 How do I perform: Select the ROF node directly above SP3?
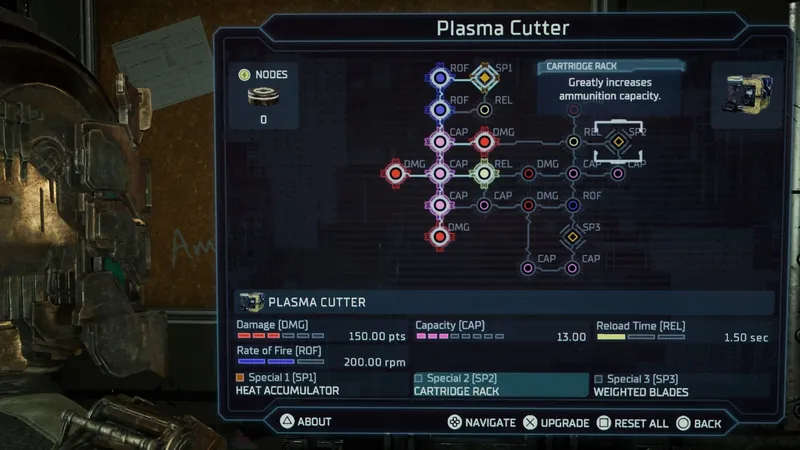click(572, 205)
